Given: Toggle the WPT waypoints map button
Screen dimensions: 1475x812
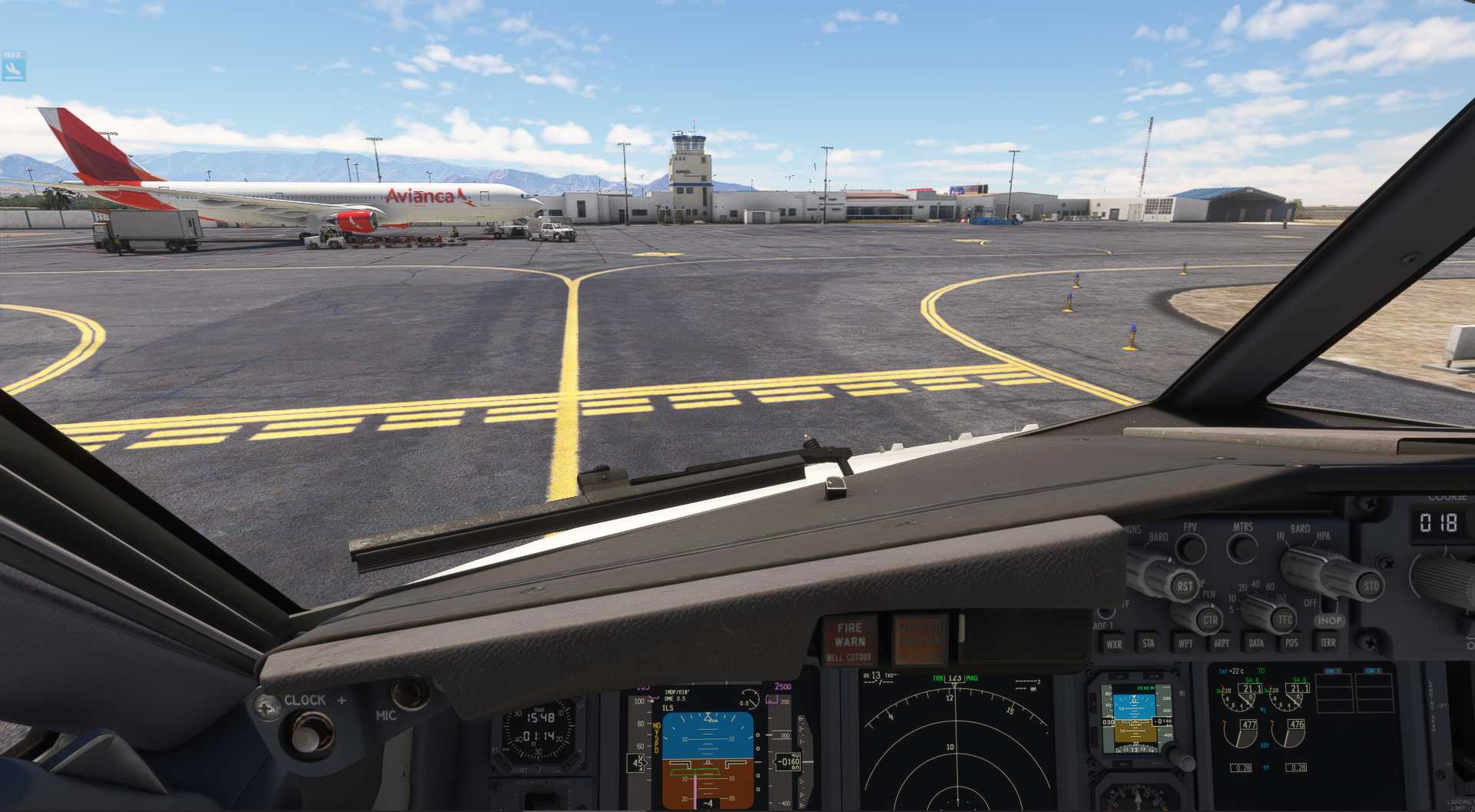Looking at the screenshot, I should [1185, 644].
